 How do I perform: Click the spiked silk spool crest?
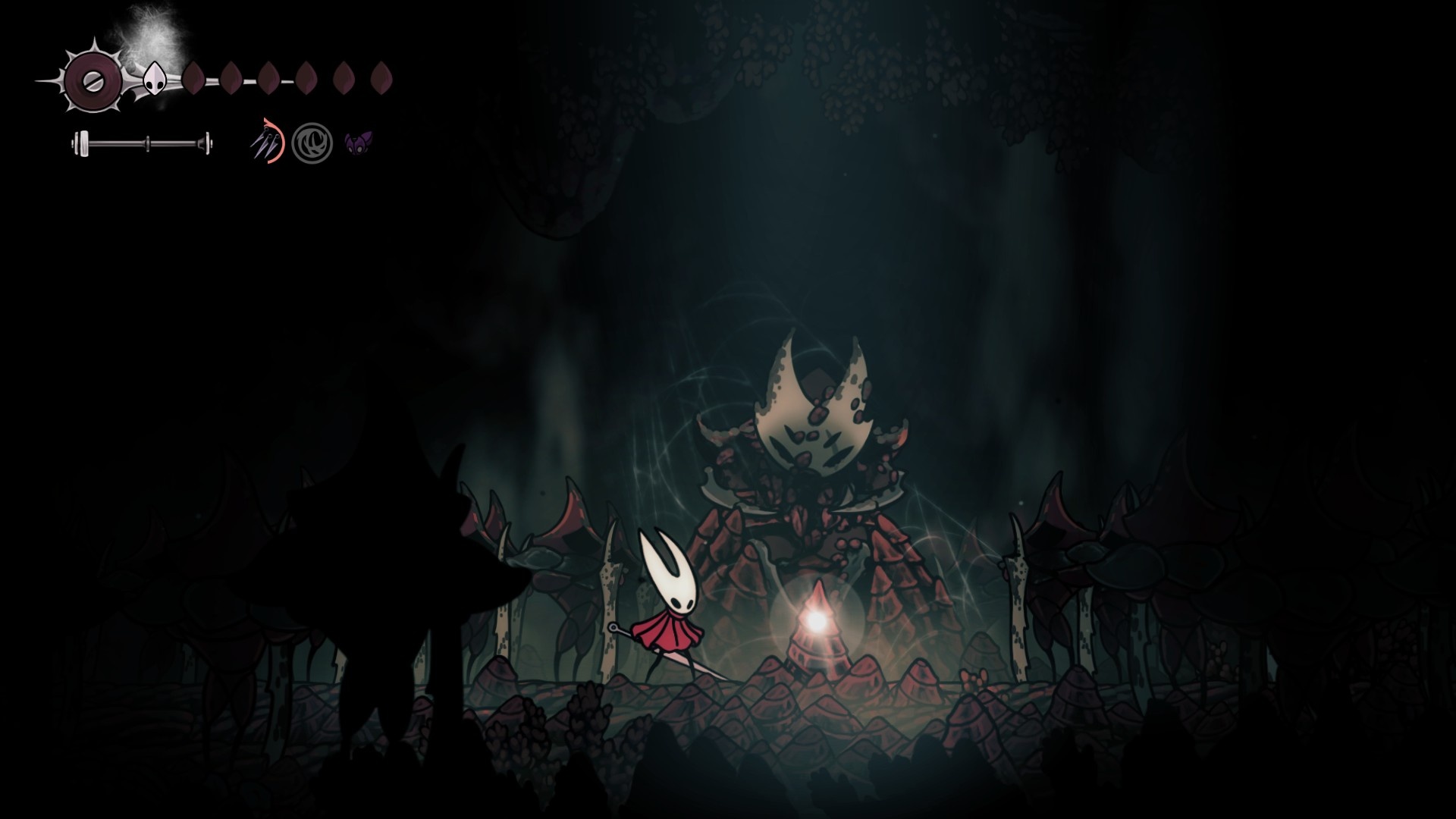click(x=93, y=80)
